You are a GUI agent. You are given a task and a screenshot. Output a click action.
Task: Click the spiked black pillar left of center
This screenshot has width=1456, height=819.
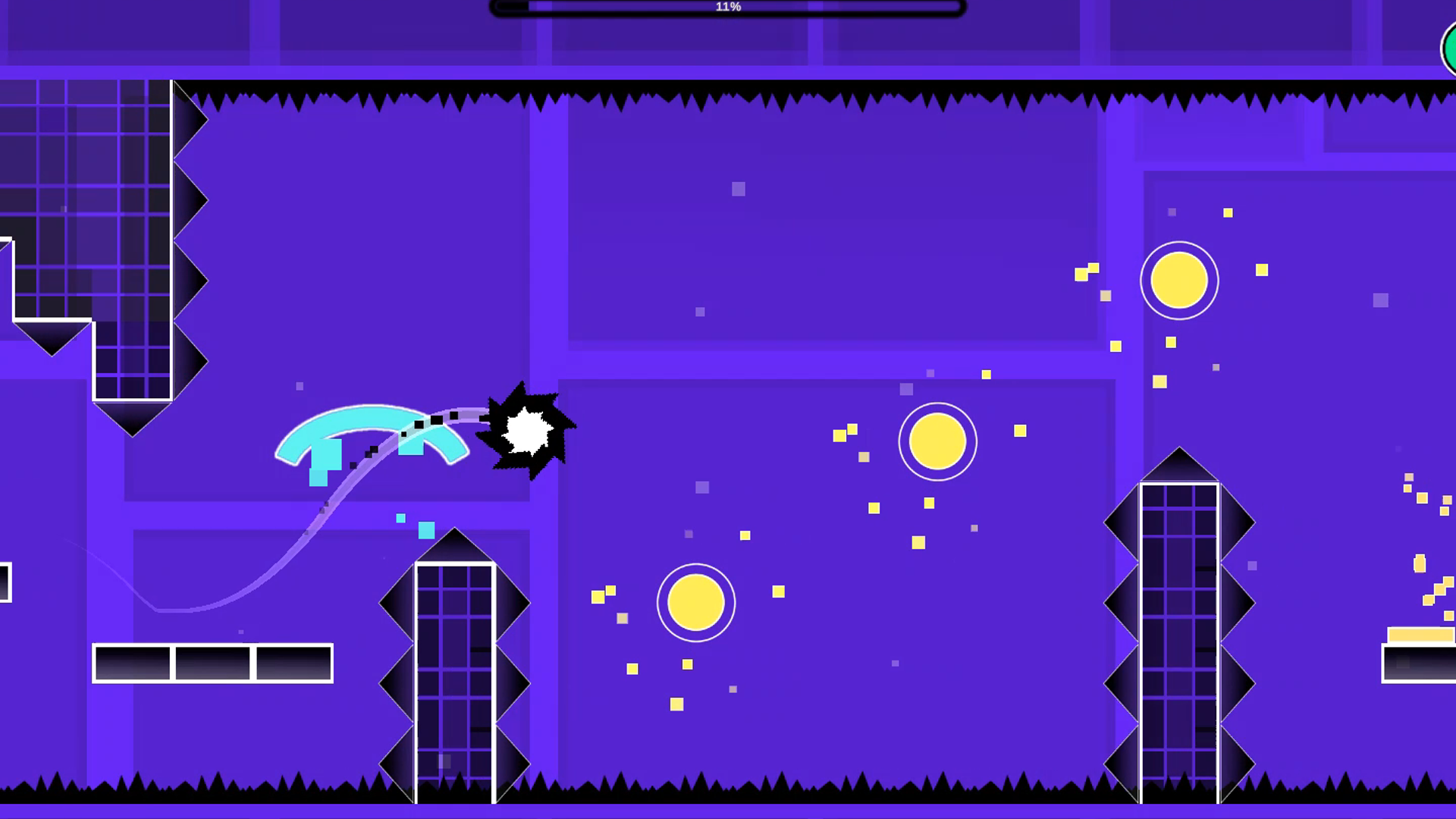tap(453, 667)
